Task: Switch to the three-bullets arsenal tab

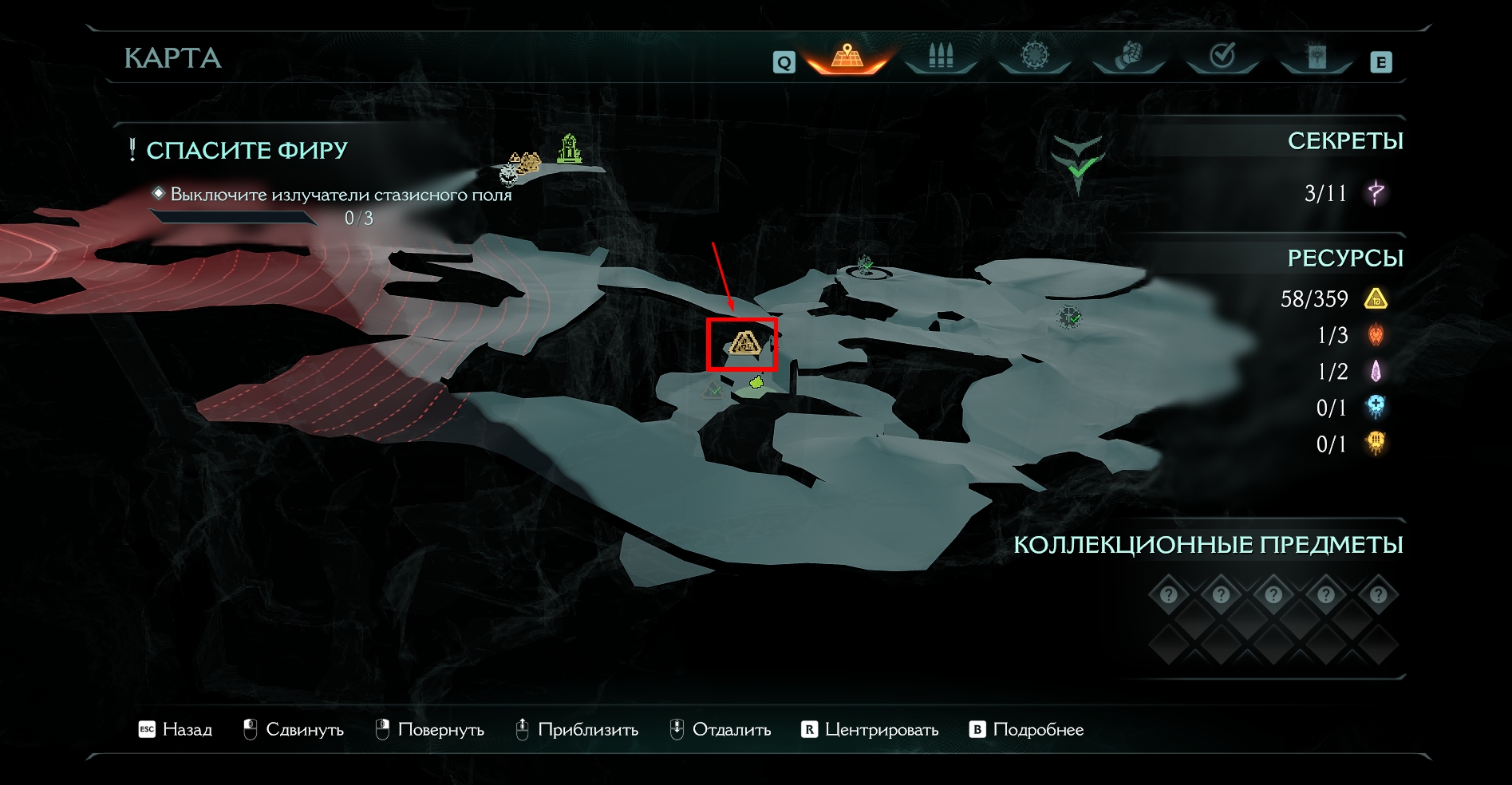Action: (x=941, y=57)
